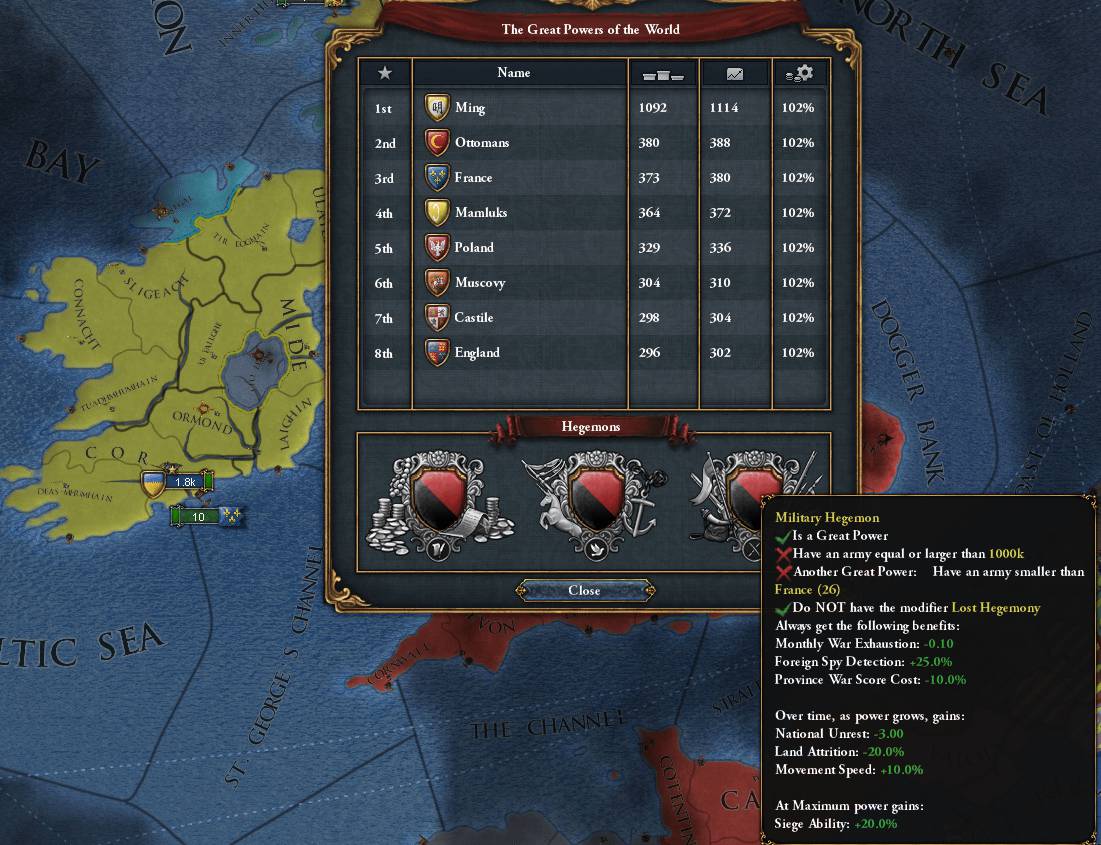
Task: Click France in the great powers list
Action: tap(473, 178)
